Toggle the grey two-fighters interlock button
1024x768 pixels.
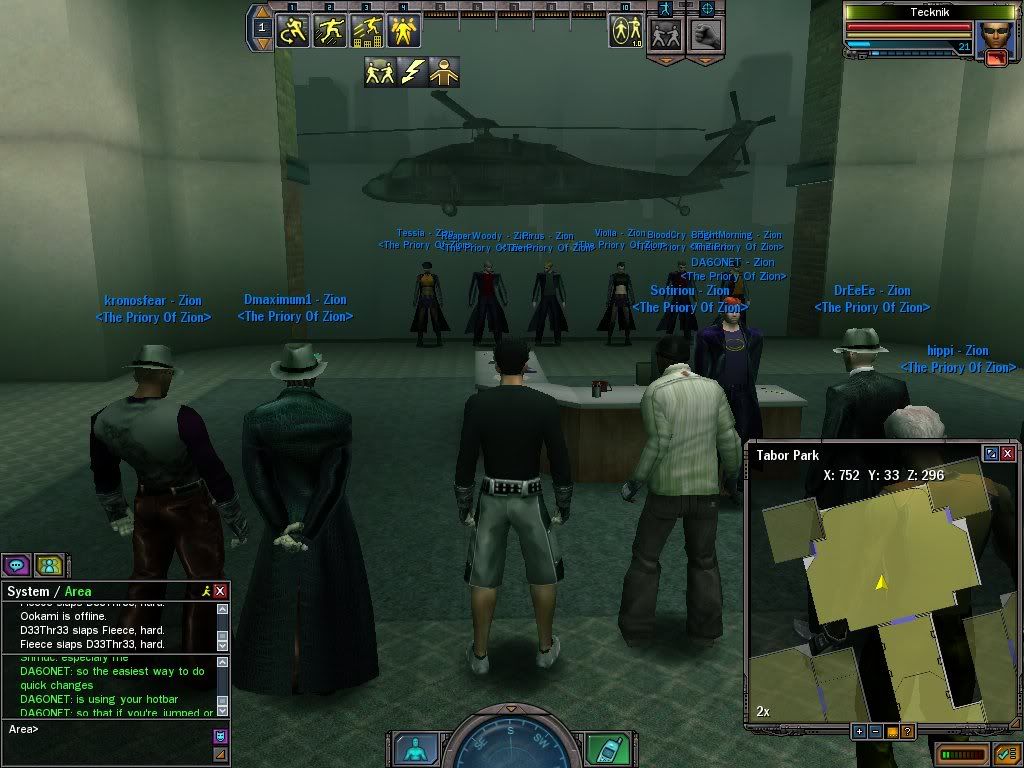tap(665, 34)
